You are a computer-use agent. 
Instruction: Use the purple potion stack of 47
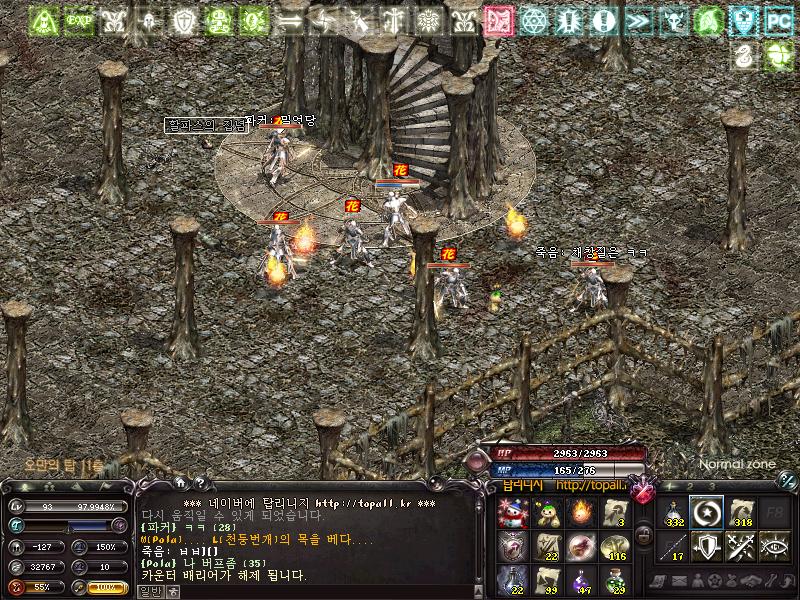pos(579,581)
